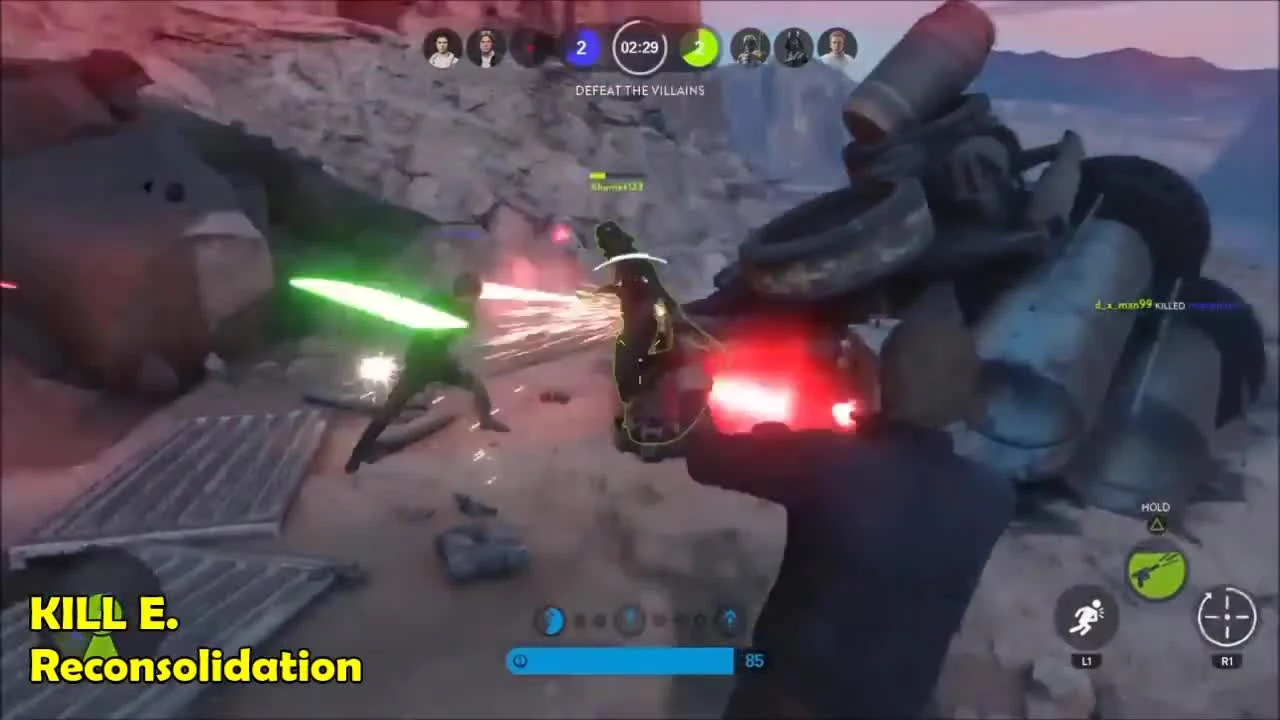Expand the blue team score counter showing 2
Screen dimensions: 1280x720
pos(581,47)
